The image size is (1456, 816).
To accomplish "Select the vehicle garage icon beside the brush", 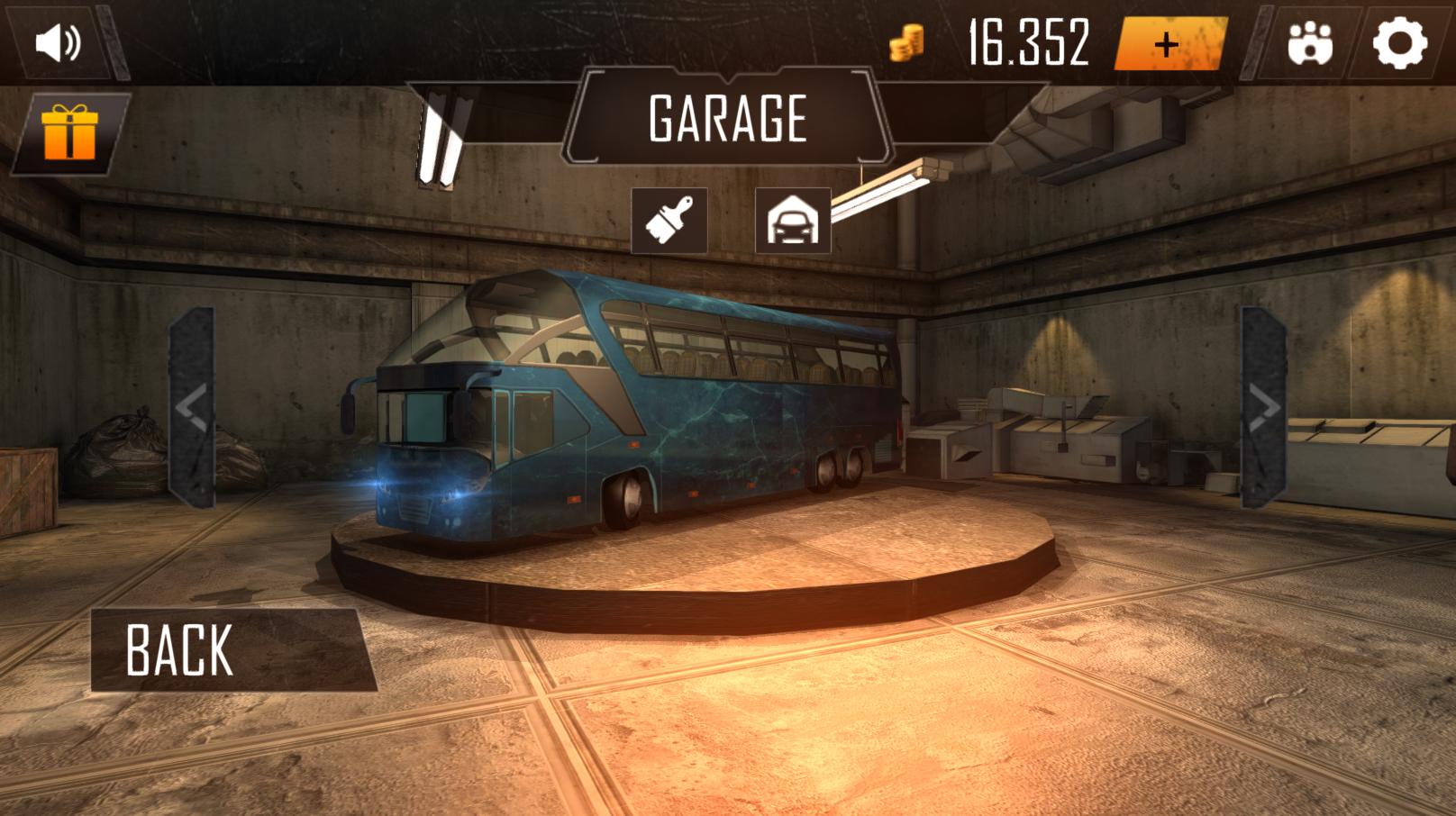I will point(792,219).
